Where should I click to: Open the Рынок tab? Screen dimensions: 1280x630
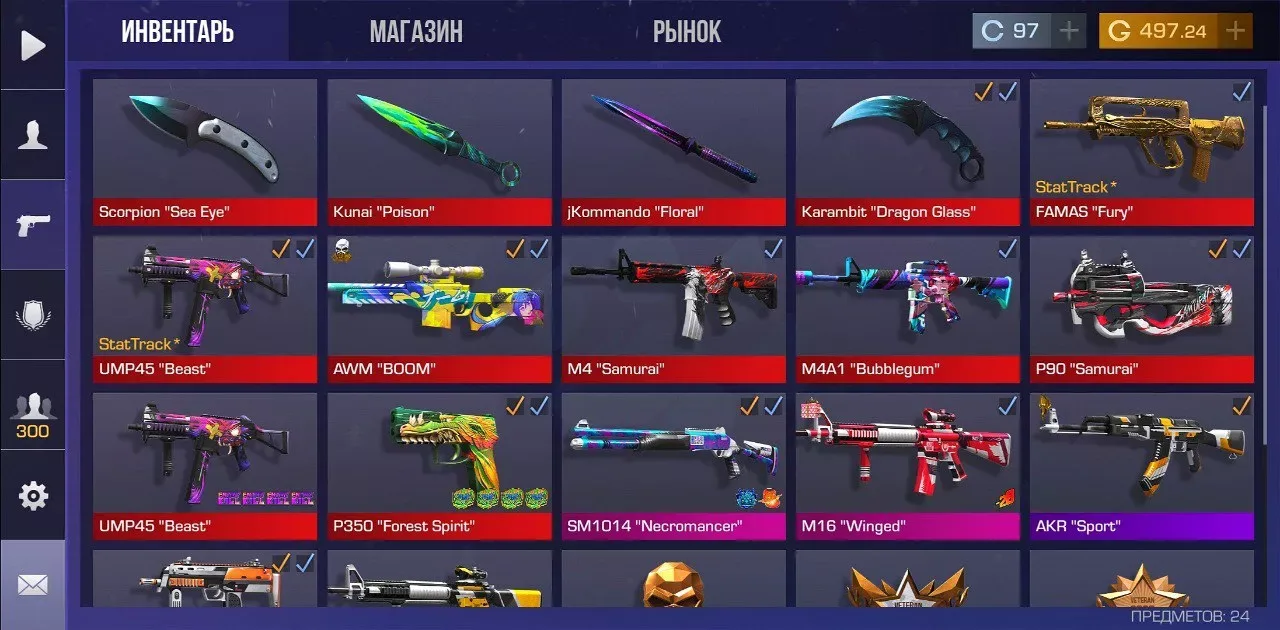click(687, 32)
